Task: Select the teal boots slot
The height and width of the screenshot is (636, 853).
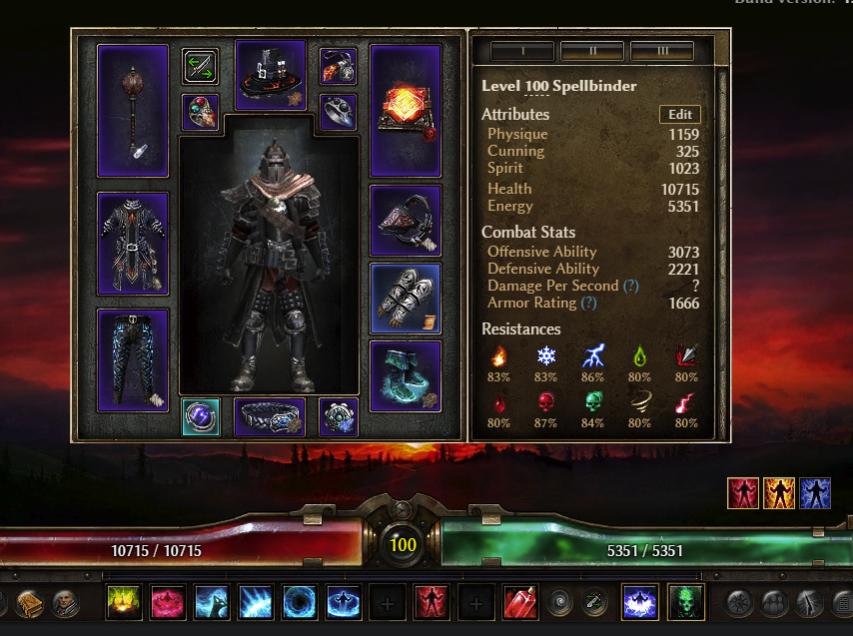Action: (405, 375)
